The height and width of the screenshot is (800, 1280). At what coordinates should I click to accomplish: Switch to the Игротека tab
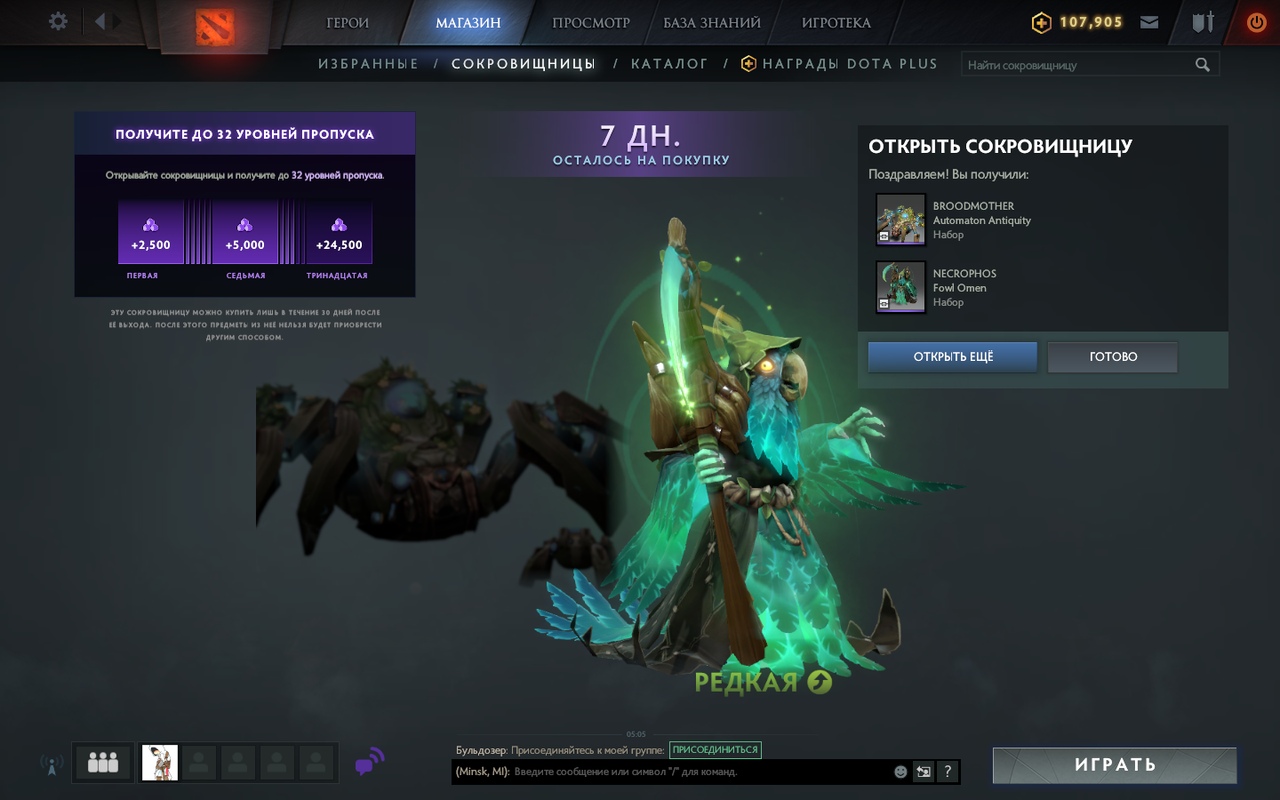836,22
